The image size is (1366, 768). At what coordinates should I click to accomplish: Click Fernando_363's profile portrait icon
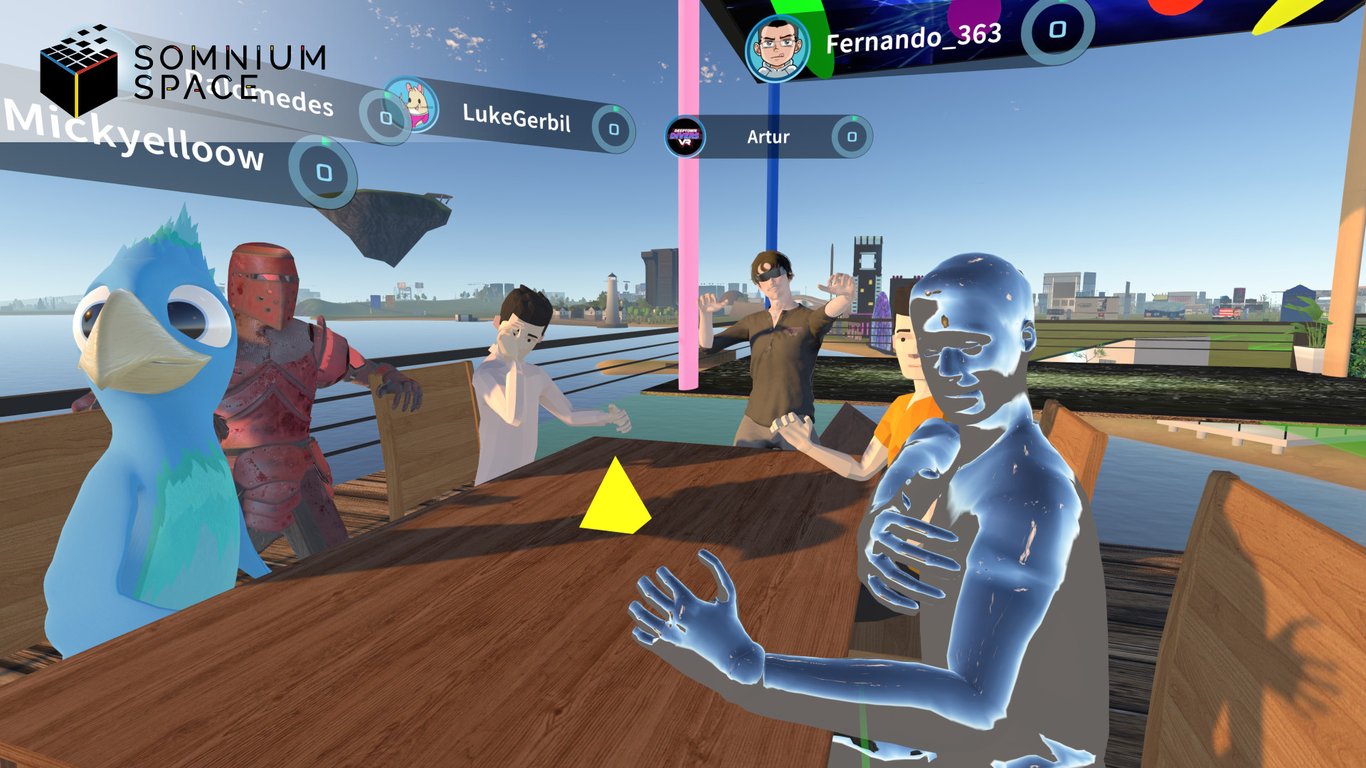pyautogui.click(x=777, y=45)
